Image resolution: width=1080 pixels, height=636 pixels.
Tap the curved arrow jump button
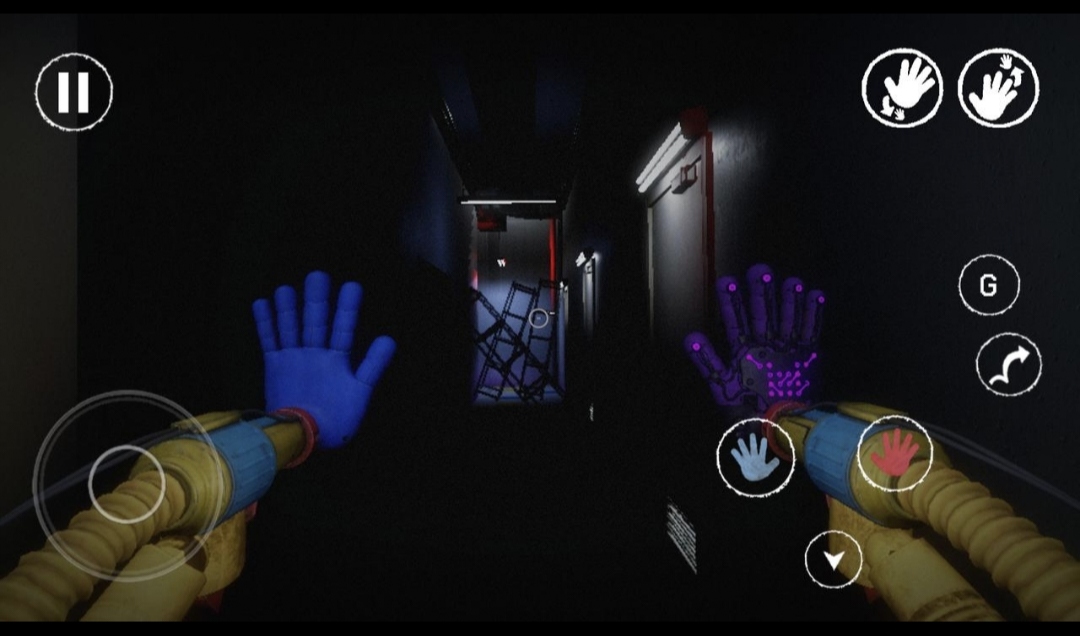pyautogui.click(x=1008, y=364)
